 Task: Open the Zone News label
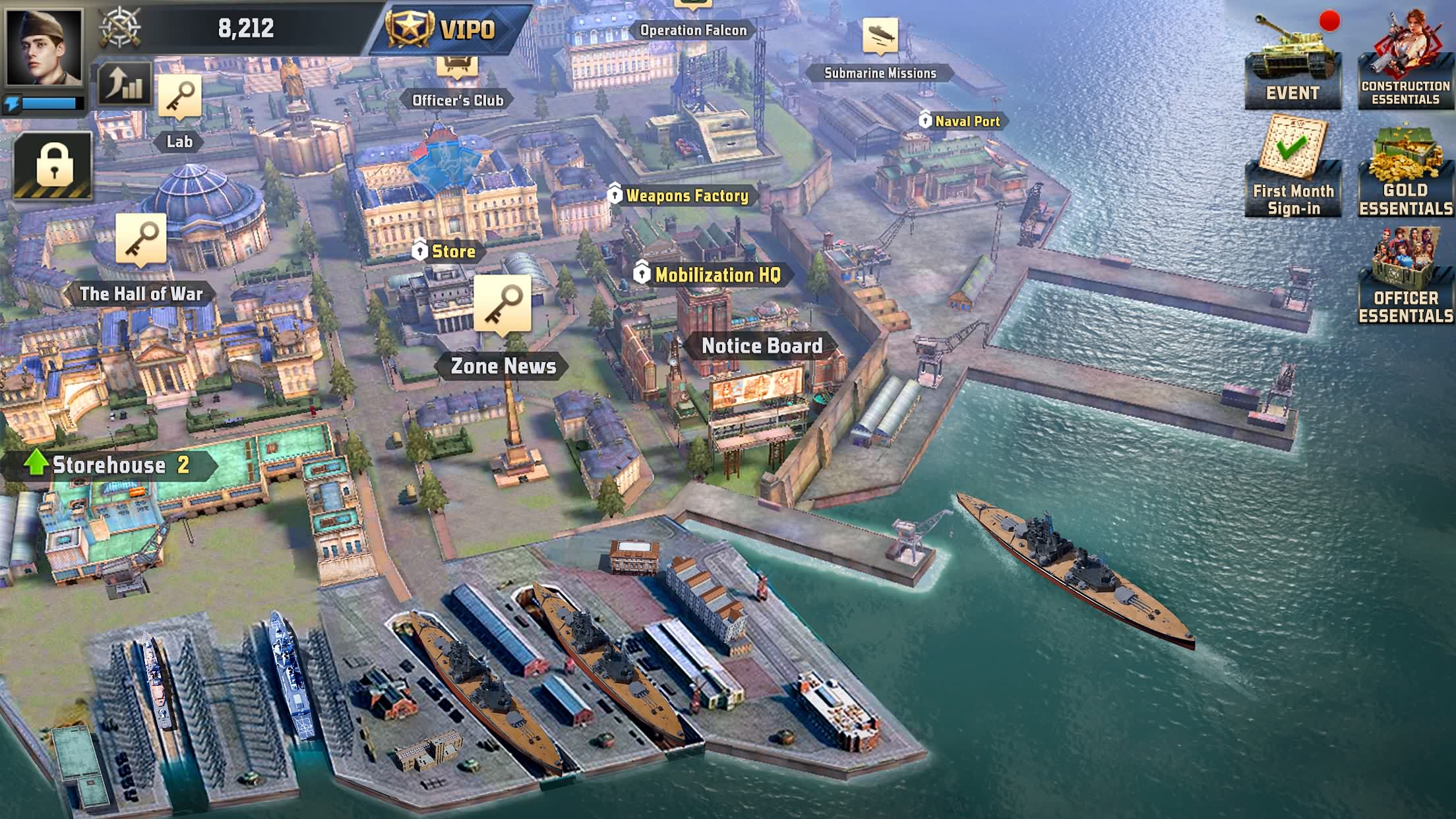pyautogui.click(x=502, y=366)
